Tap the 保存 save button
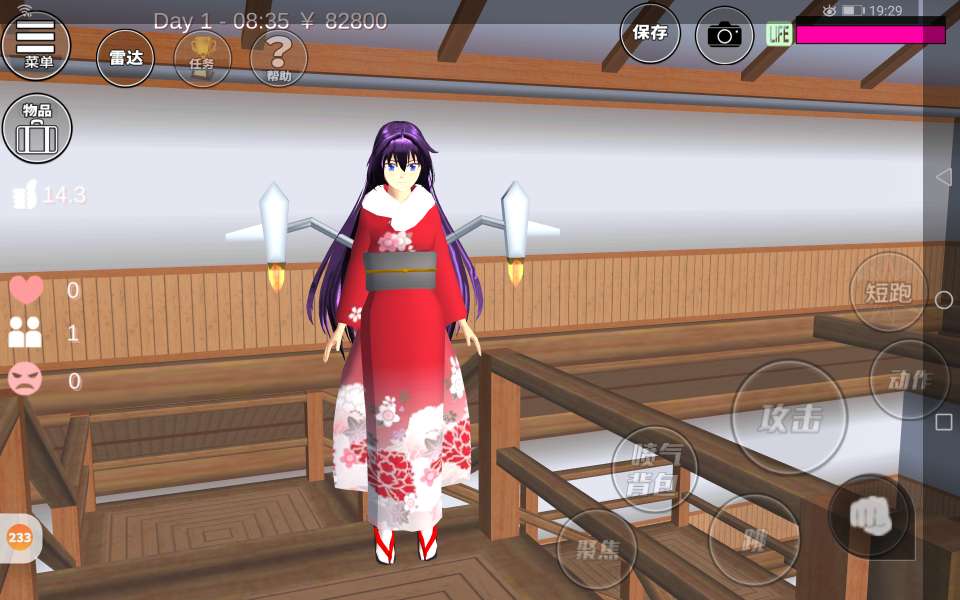Image resolution: width=960 pixels, height=600 pixels. click(x=650, y=33)
